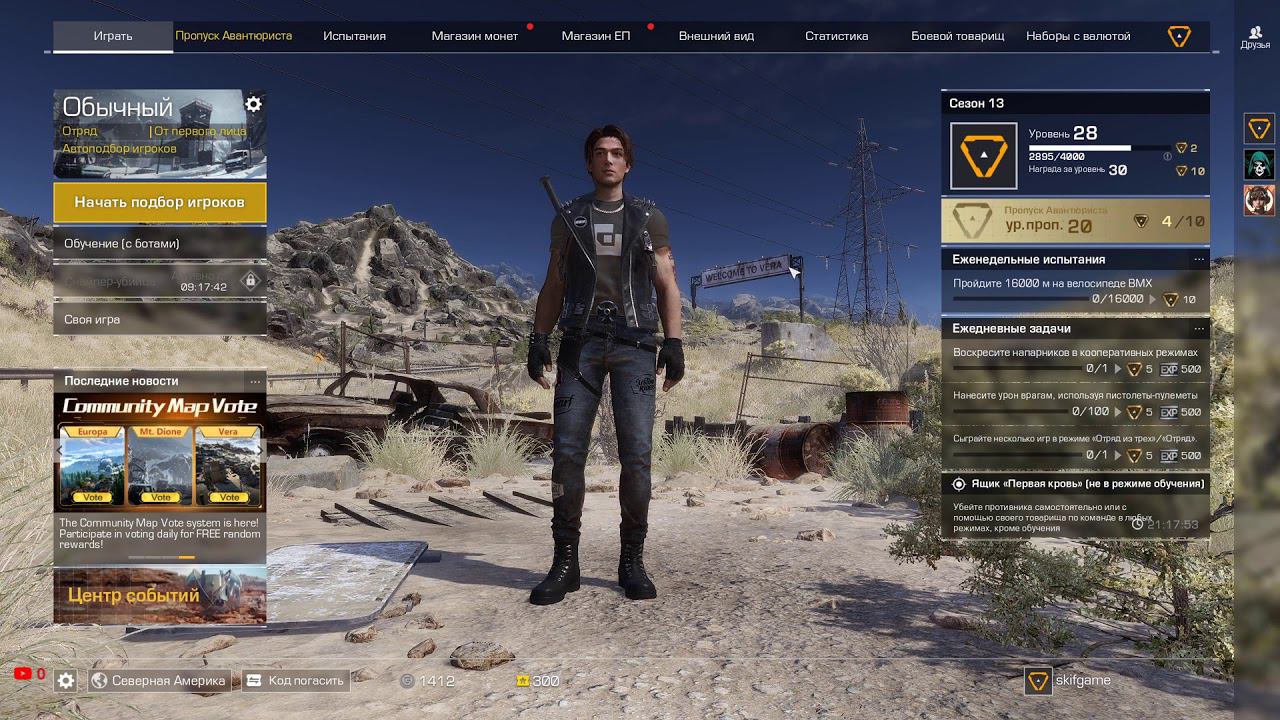The image size is (1280, 720).
Task: Open the Центр событий event center
Action: [160, 596]
